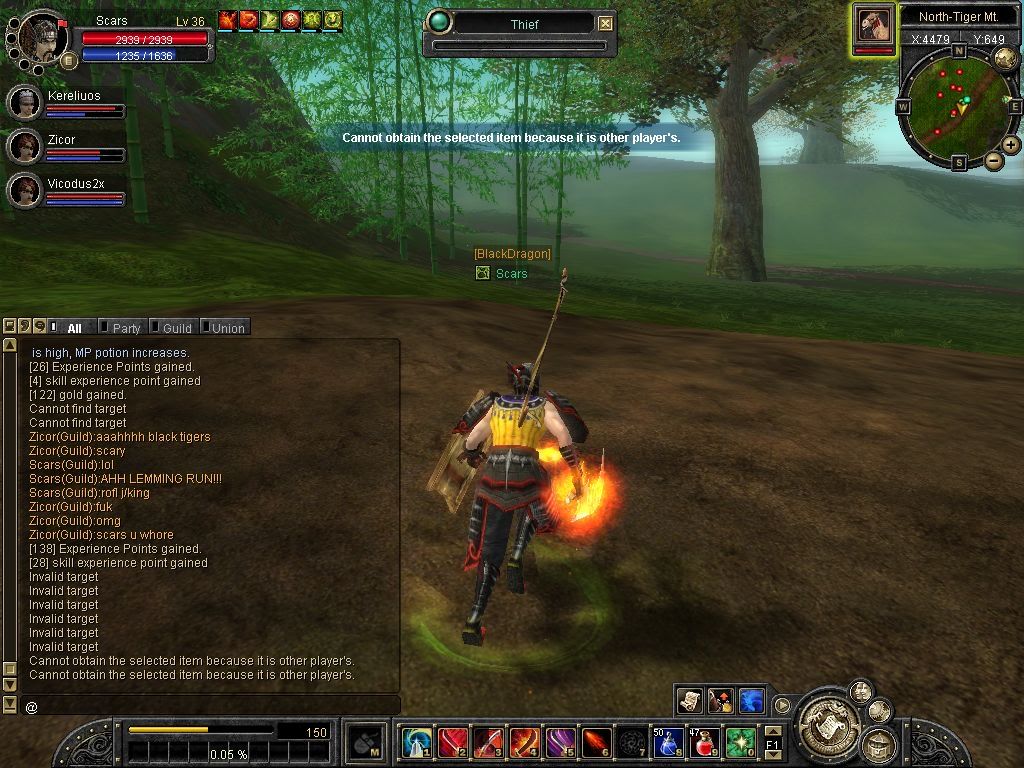Select party member Kereliuos's portrait
The height and width of the screenshot is (768, 1024).
click(24, 103)
